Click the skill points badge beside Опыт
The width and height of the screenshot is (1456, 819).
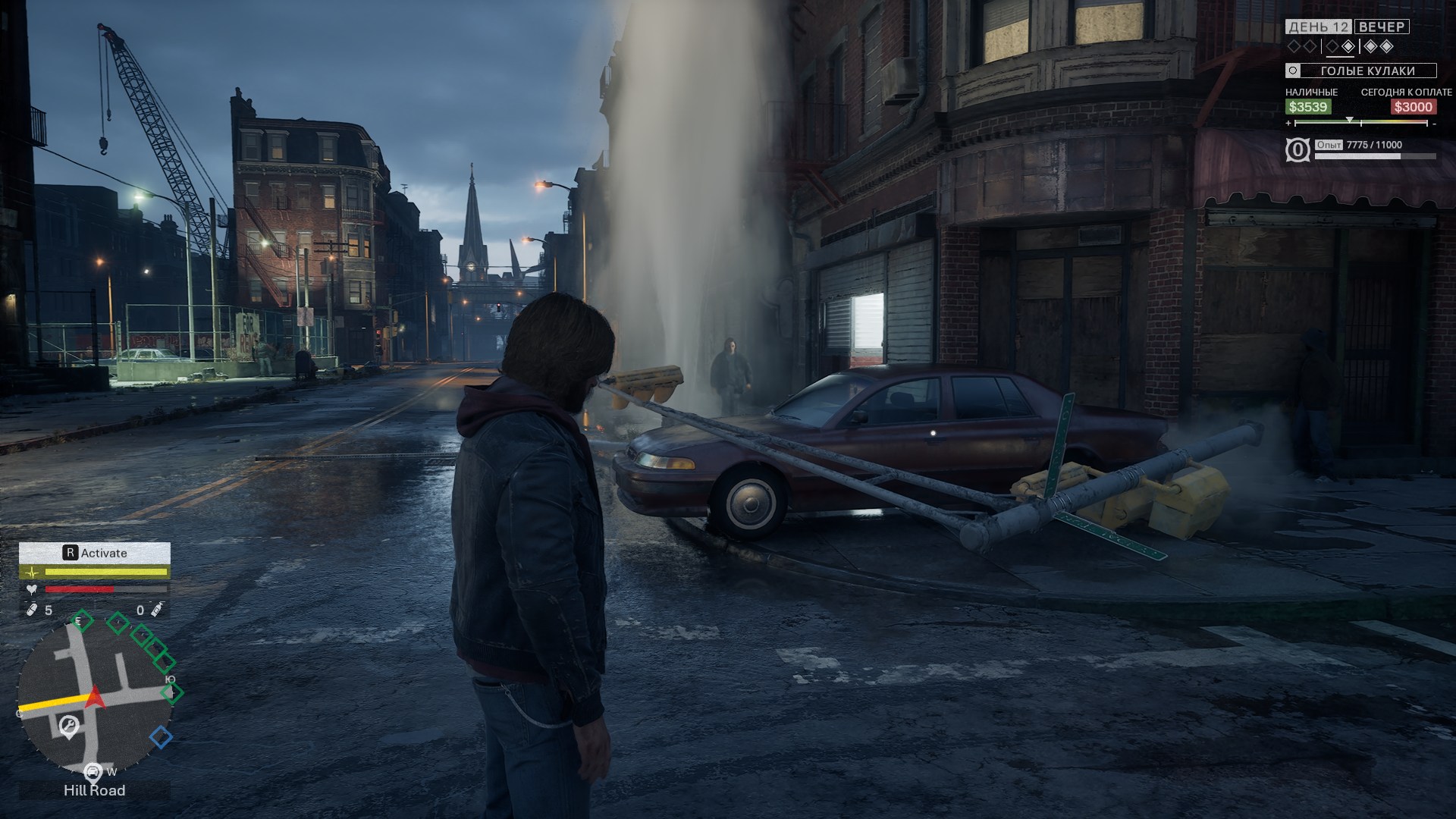[1298, 150]
